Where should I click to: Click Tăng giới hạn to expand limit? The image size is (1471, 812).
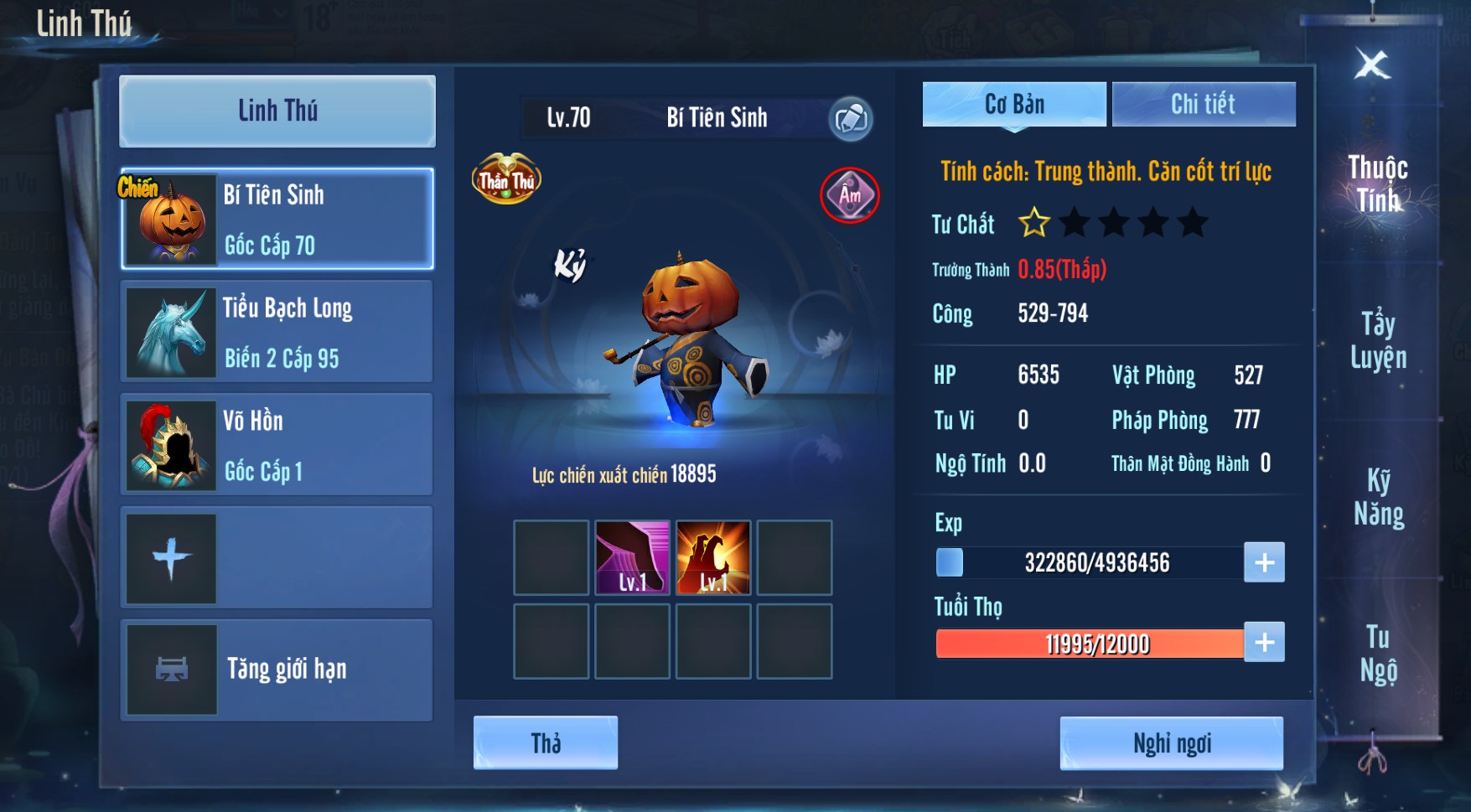click(277, 670)
